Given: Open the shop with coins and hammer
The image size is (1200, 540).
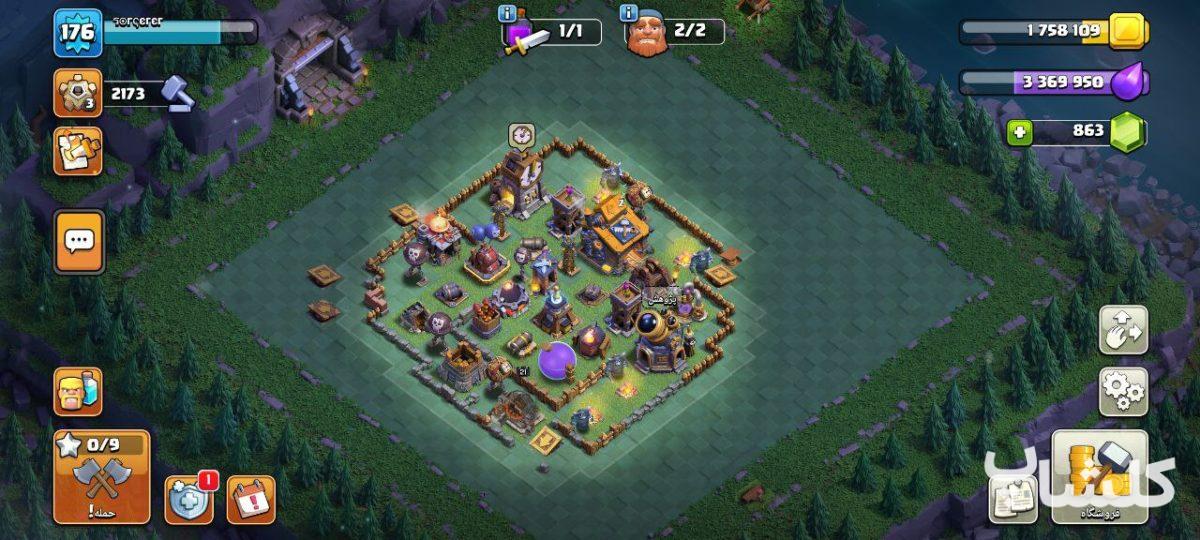Looking at the screenshot, I should (x=1099, y=476).
